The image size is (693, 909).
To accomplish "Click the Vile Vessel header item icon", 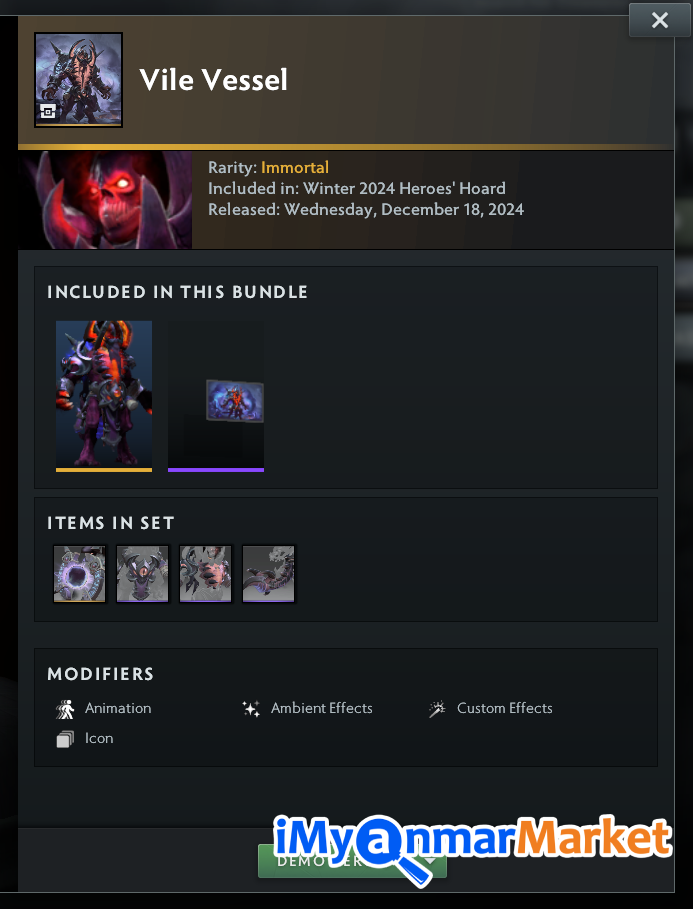I will tap(78, 80).
